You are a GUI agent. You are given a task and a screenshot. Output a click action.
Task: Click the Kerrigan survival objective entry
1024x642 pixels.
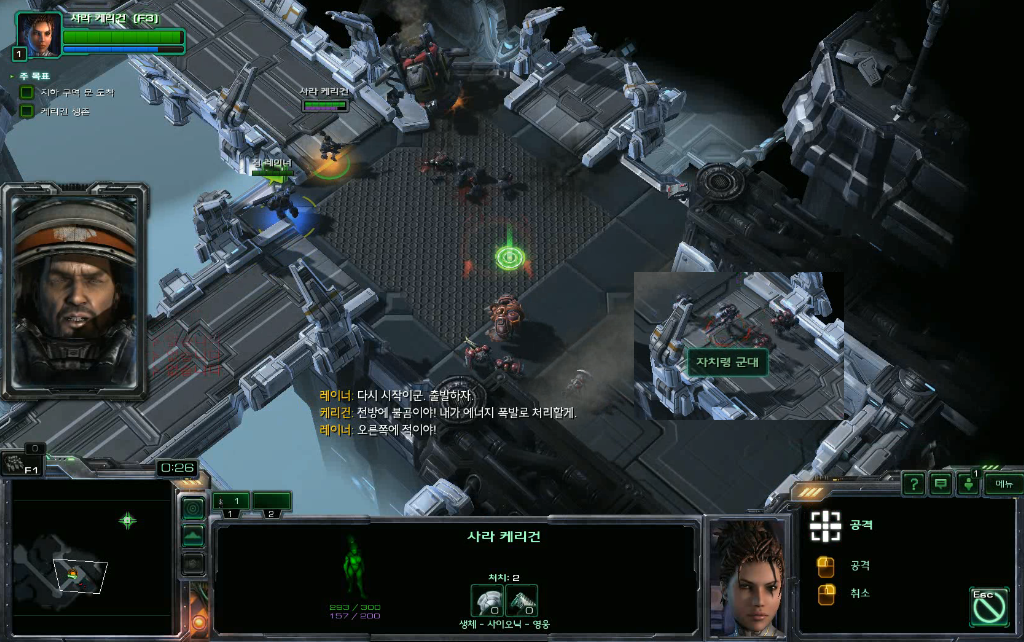coord(64,111)
